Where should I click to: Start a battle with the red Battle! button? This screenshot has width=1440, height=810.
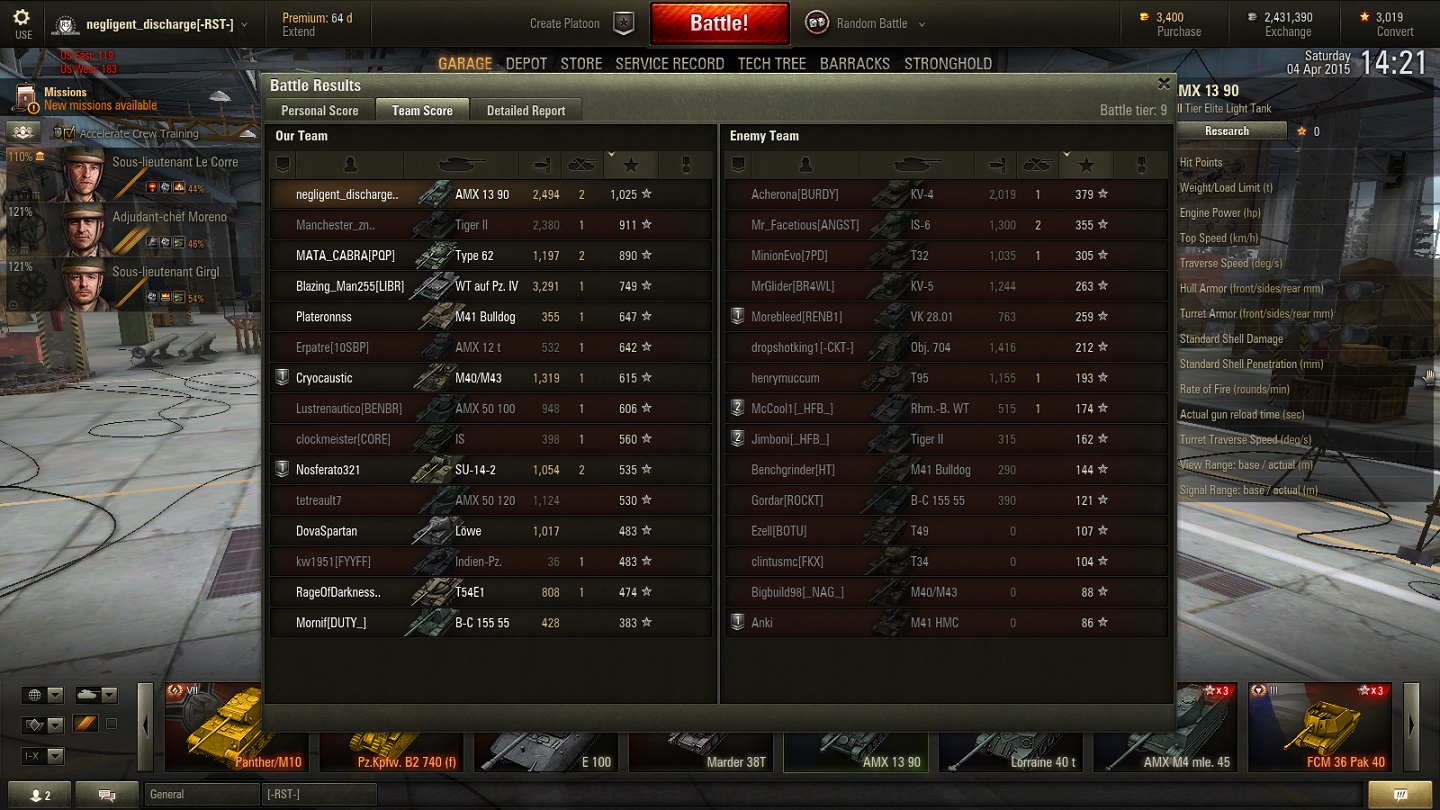click(x=719, y=23)
